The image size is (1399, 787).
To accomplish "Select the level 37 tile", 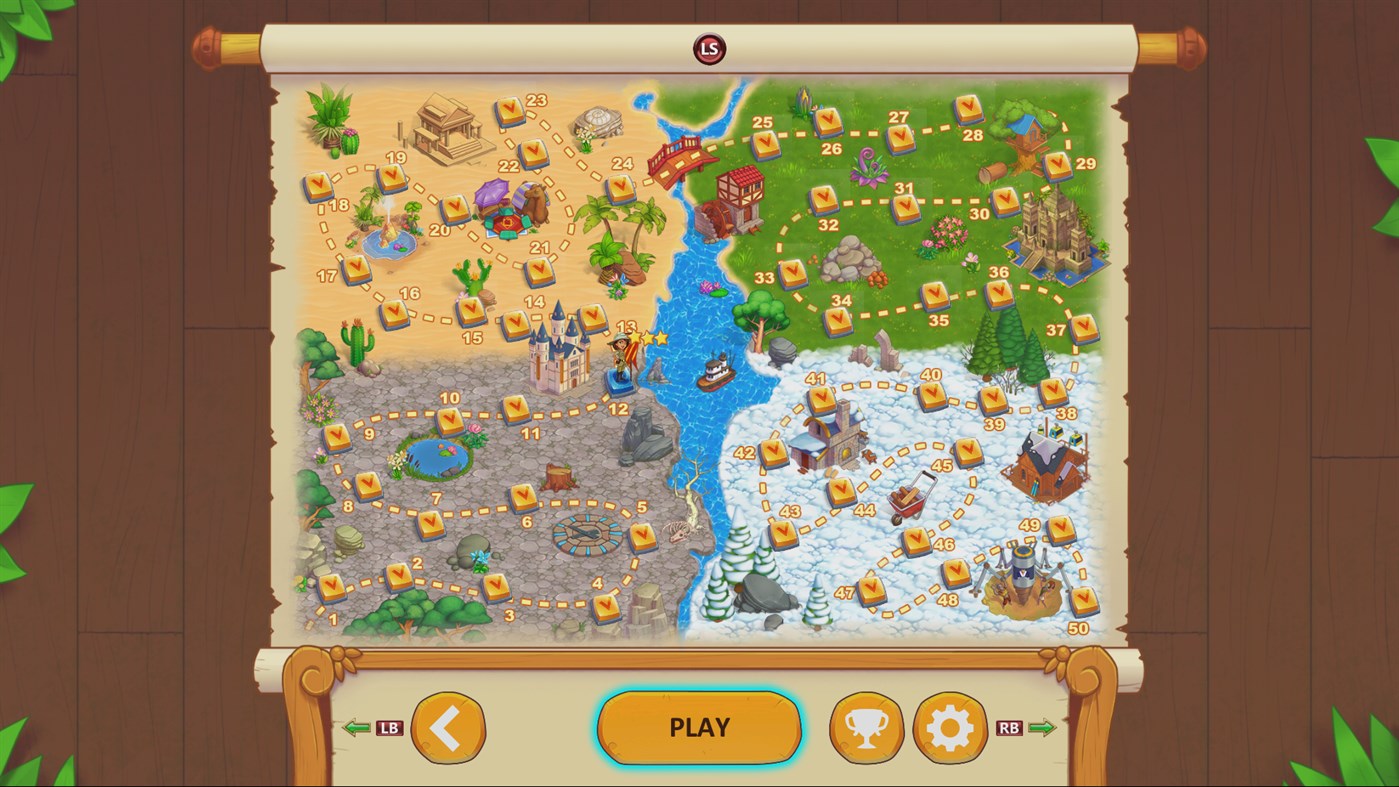I will pos(1084,328).
